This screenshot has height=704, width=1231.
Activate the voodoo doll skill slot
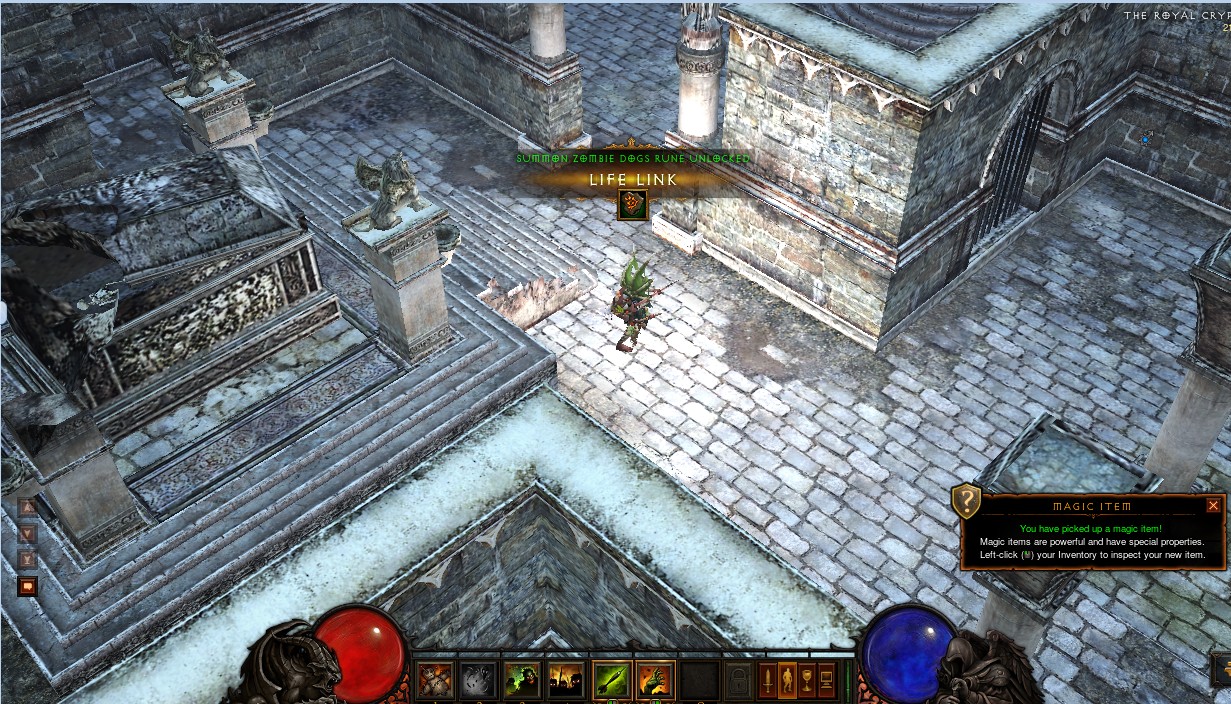click(435, 680)
